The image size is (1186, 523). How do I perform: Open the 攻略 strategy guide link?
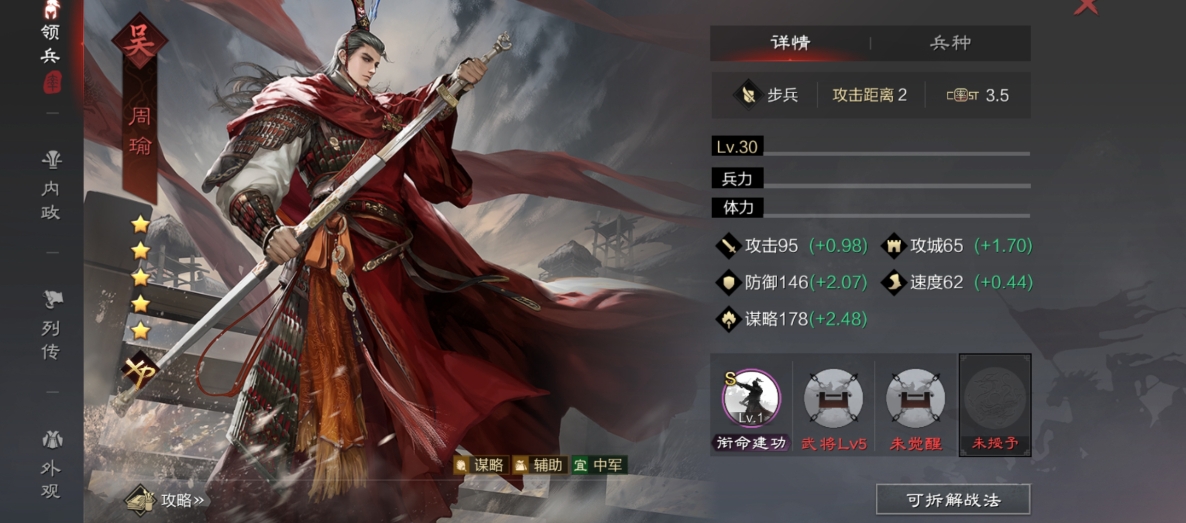click(168, 499)
